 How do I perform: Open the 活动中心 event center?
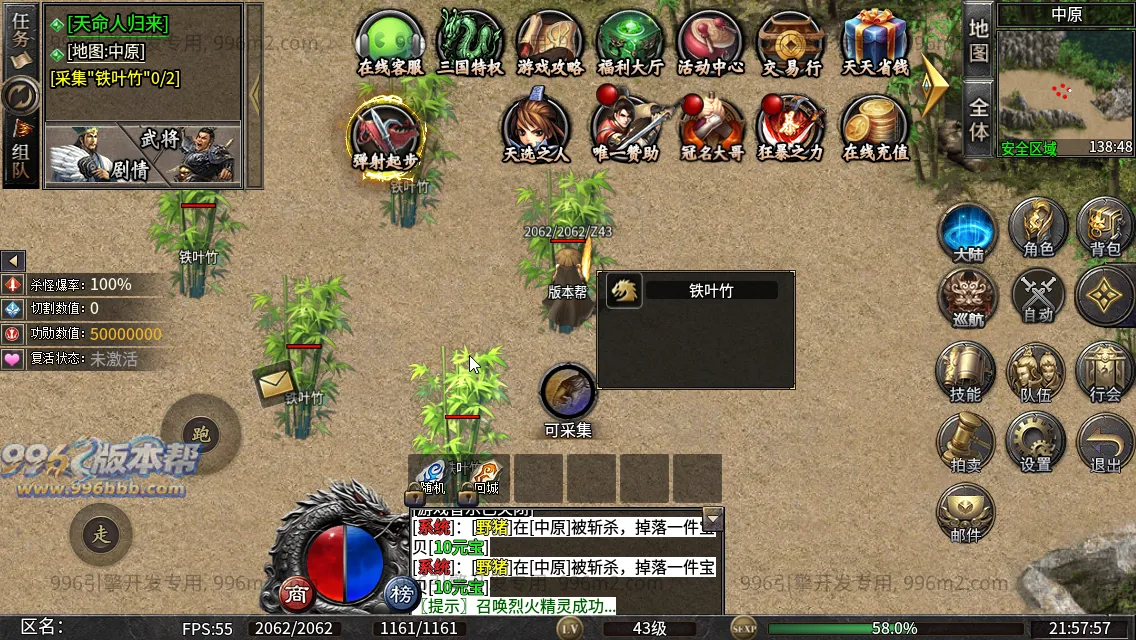click(710, 41)
